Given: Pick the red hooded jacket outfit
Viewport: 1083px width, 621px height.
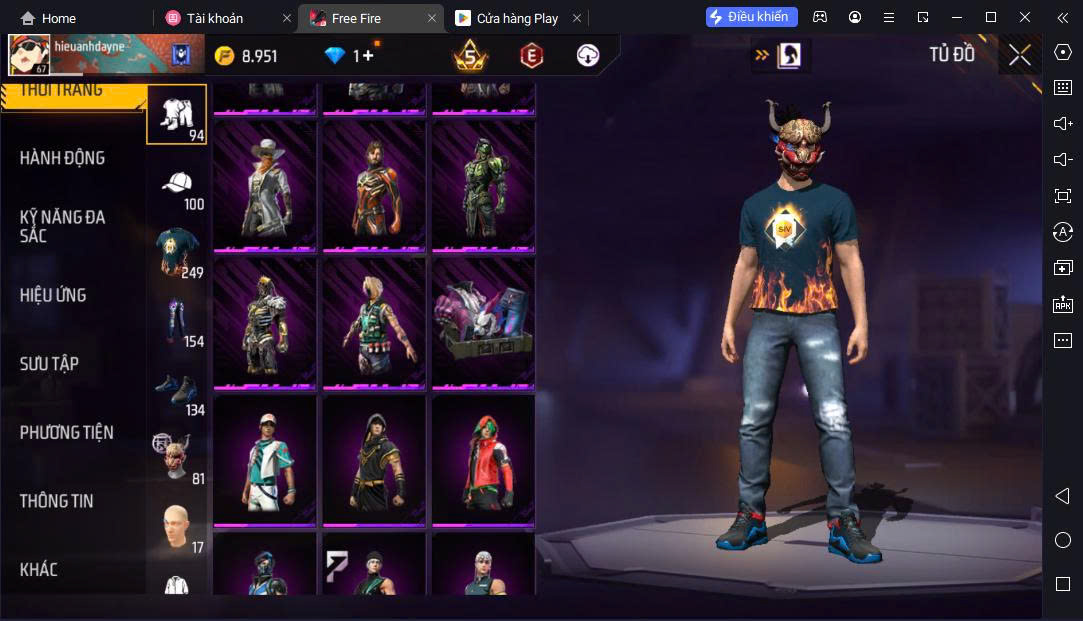Looking at the screenshot, I should [x=484, y=460].
